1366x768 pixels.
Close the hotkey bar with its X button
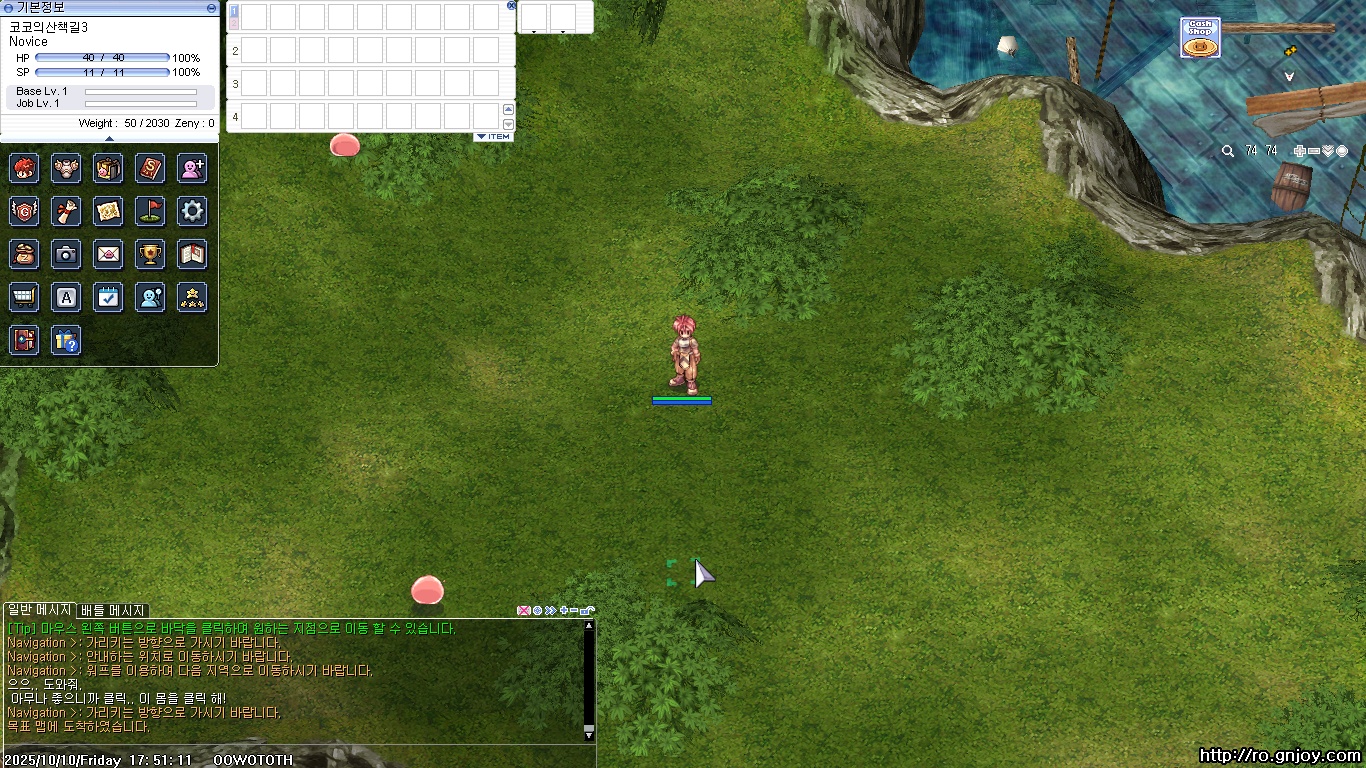tap(512, 5)
